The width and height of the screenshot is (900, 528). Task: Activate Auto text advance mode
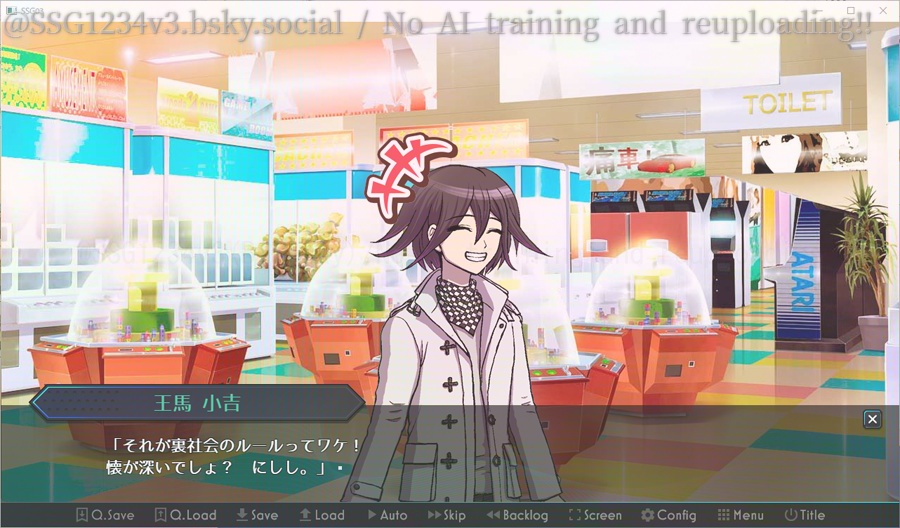pyautogui.click(x=387, y=515)
